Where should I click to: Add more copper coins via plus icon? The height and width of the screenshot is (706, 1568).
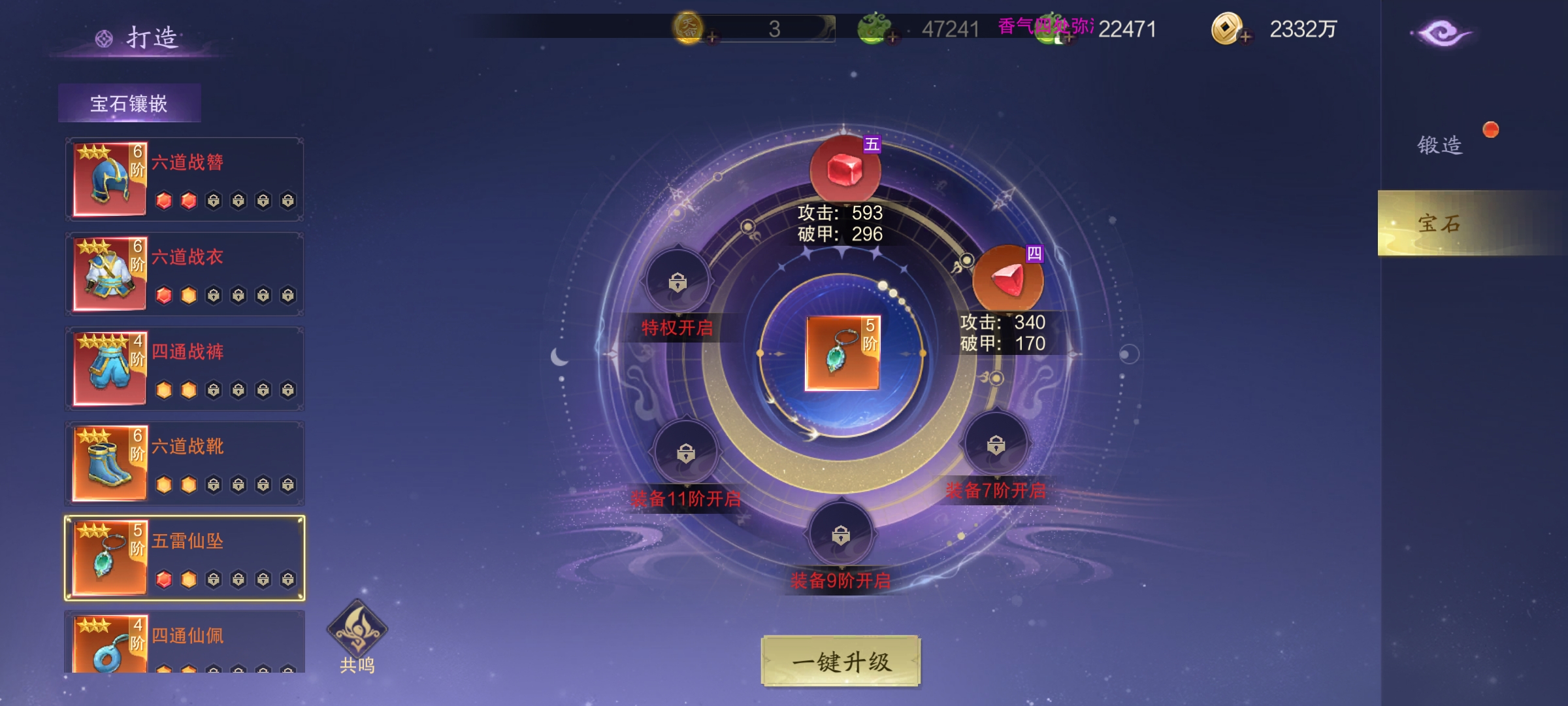[x=1245, y=37]
